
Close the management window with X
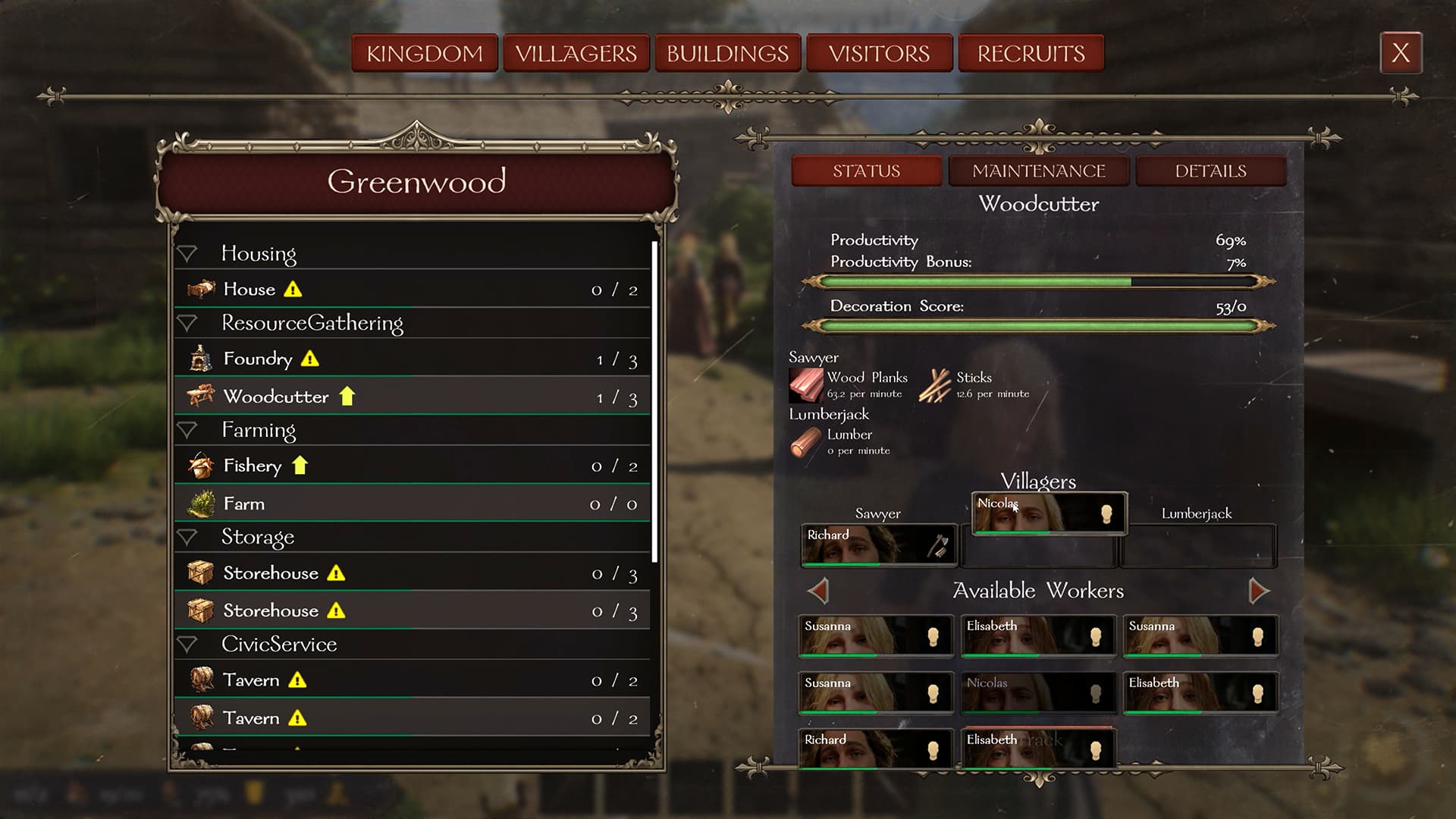[1401, 53]
